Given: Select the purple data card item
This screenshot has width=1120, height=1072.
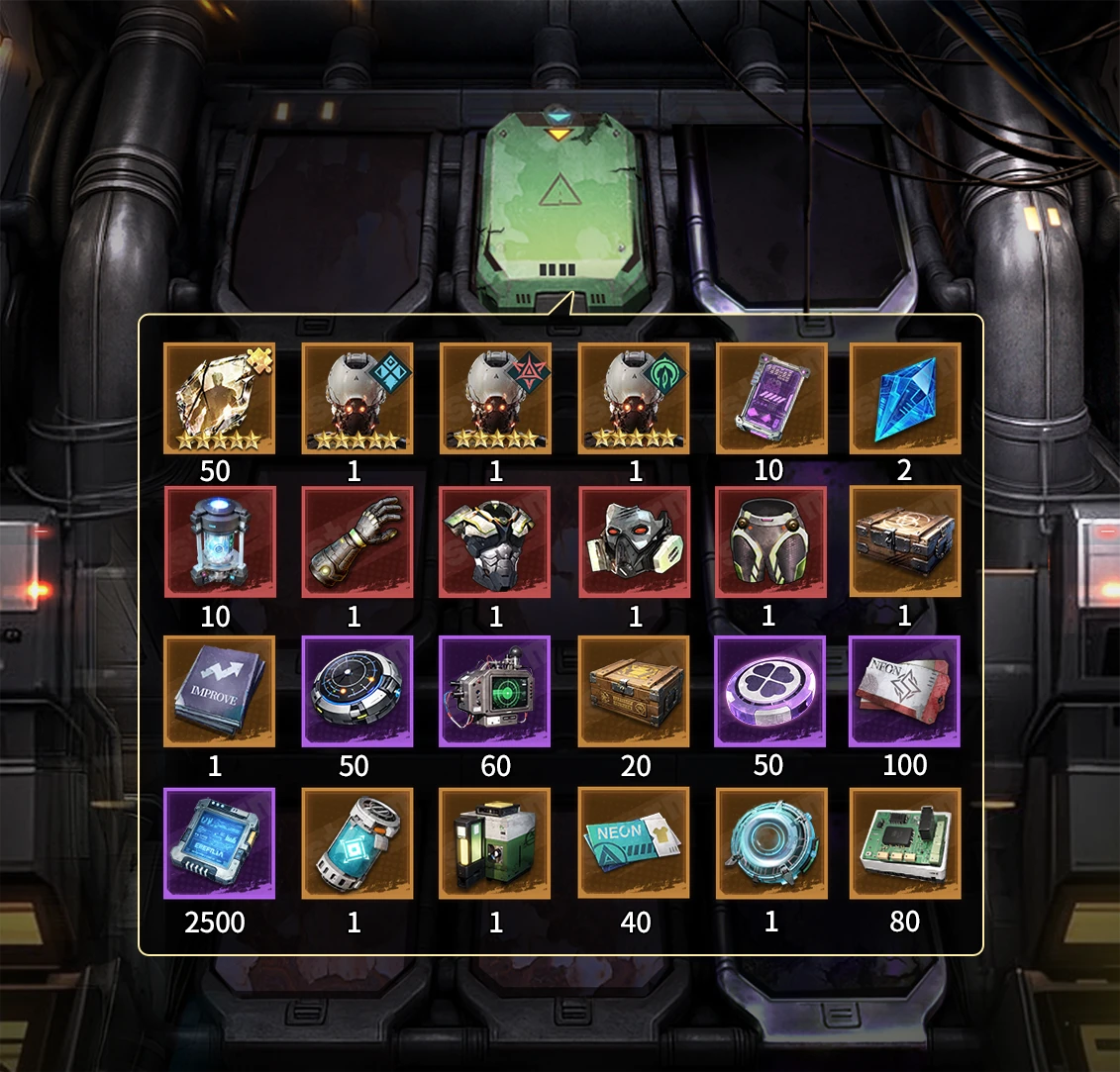Looking at the screenshot, I should tap(770, 399).
